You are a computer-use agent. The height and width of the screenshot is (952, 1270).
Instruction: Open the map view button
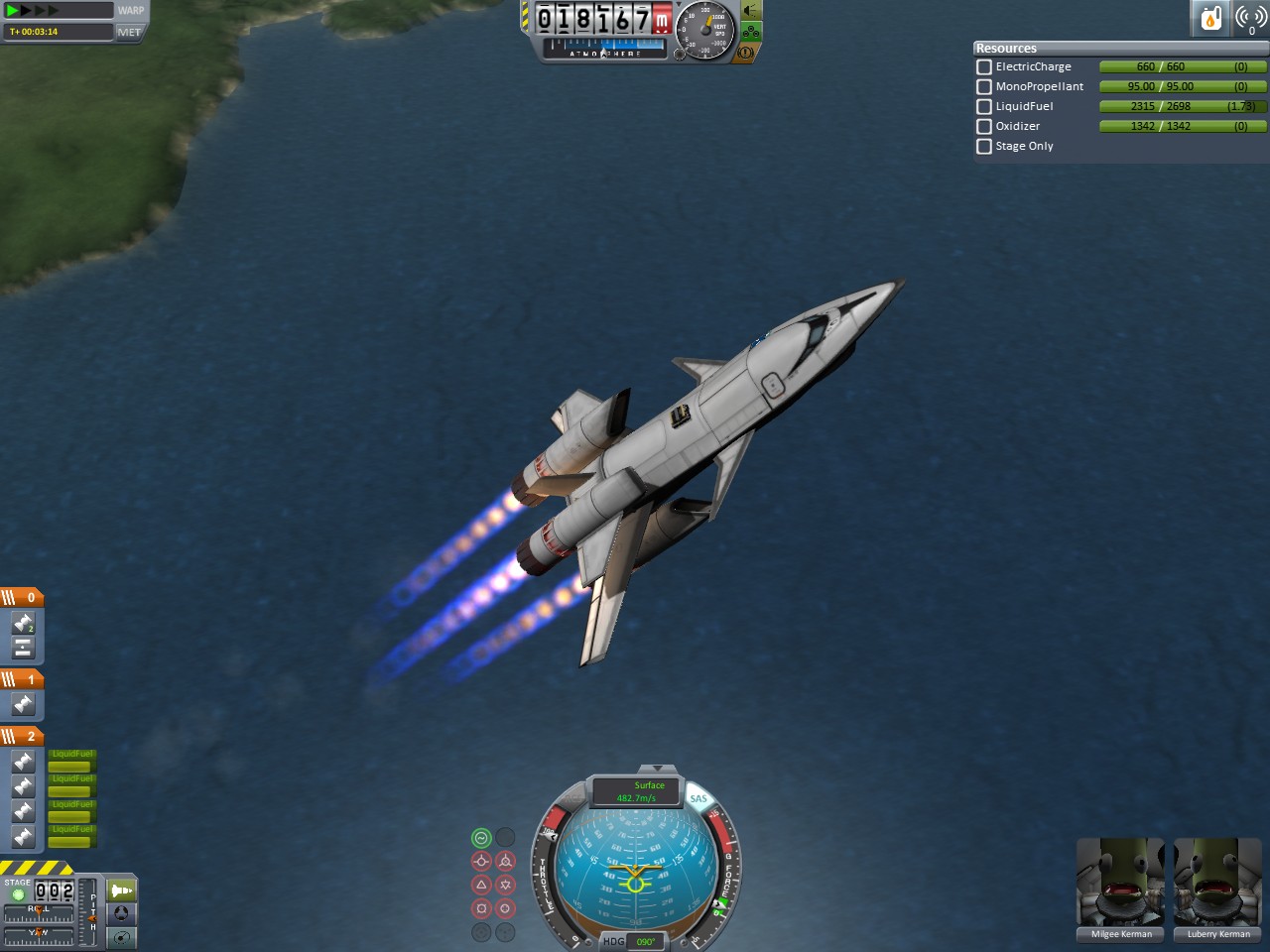121,937
